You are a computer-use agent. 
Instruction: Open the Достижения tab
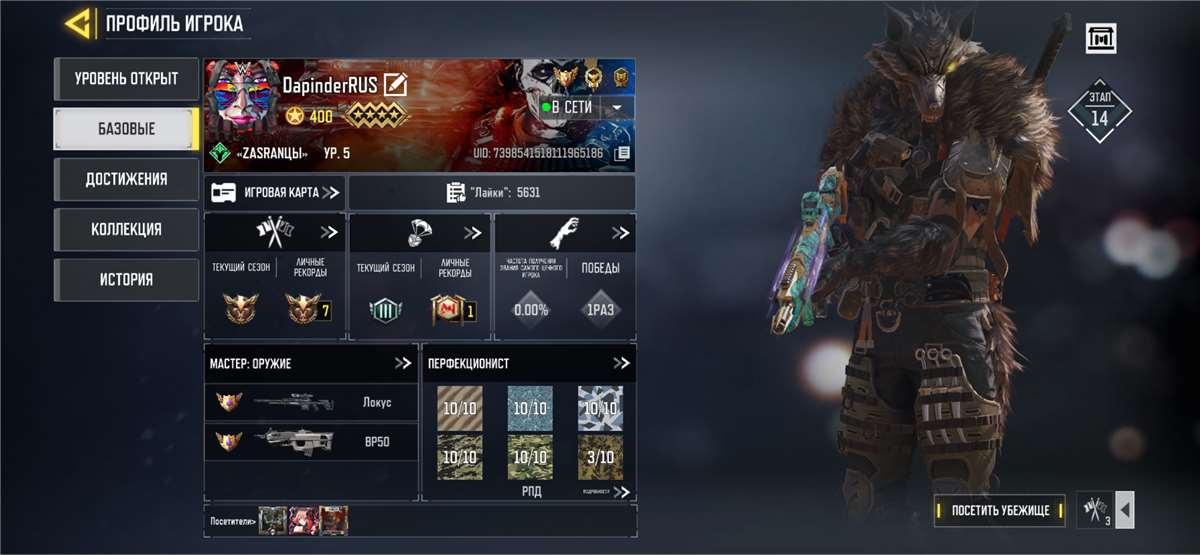pos(126,179)
